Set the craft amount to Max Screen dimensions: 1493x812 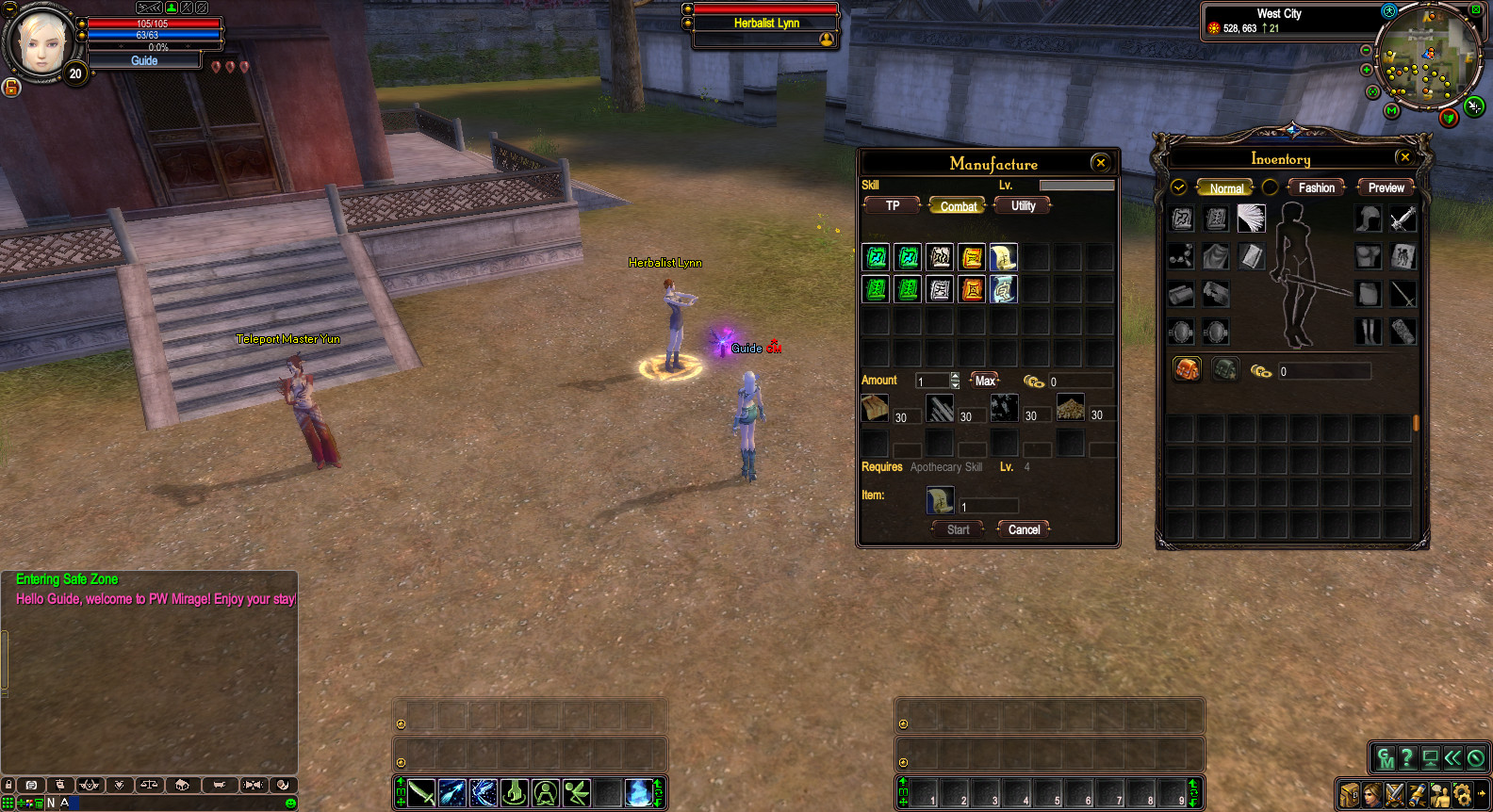pyautogui.click(x=985, y=381)
